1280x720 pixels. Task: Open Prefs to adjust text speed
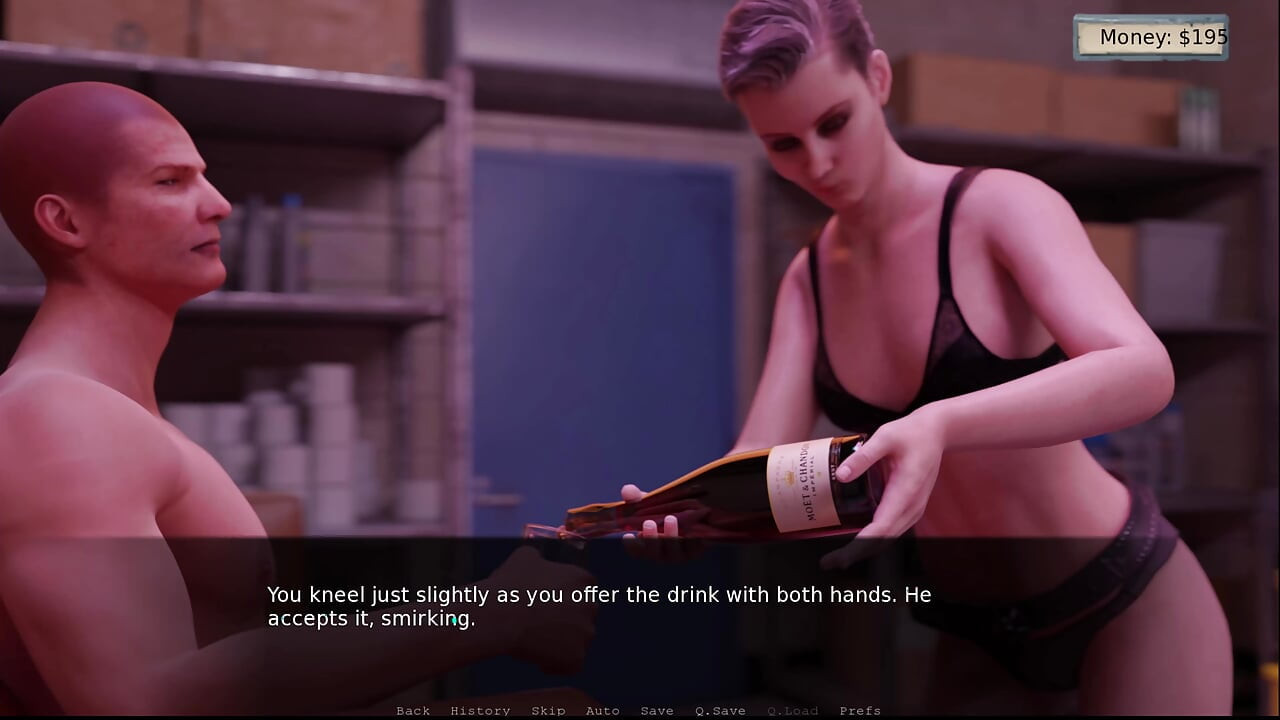861,710
